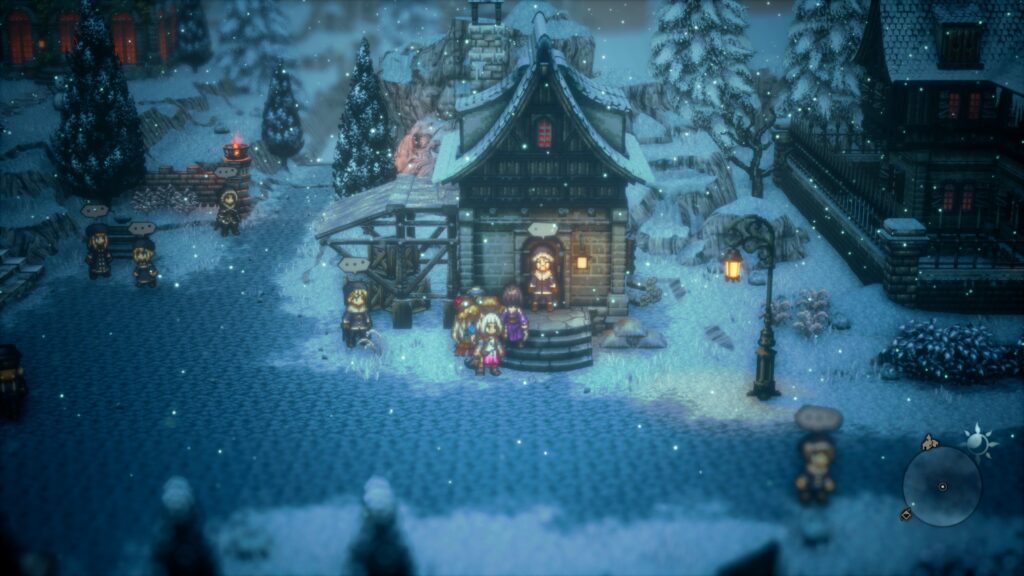The image size is (1024, 576).
Task: Select the town marker on the minimap edge
Action: (x=930, y=442)
